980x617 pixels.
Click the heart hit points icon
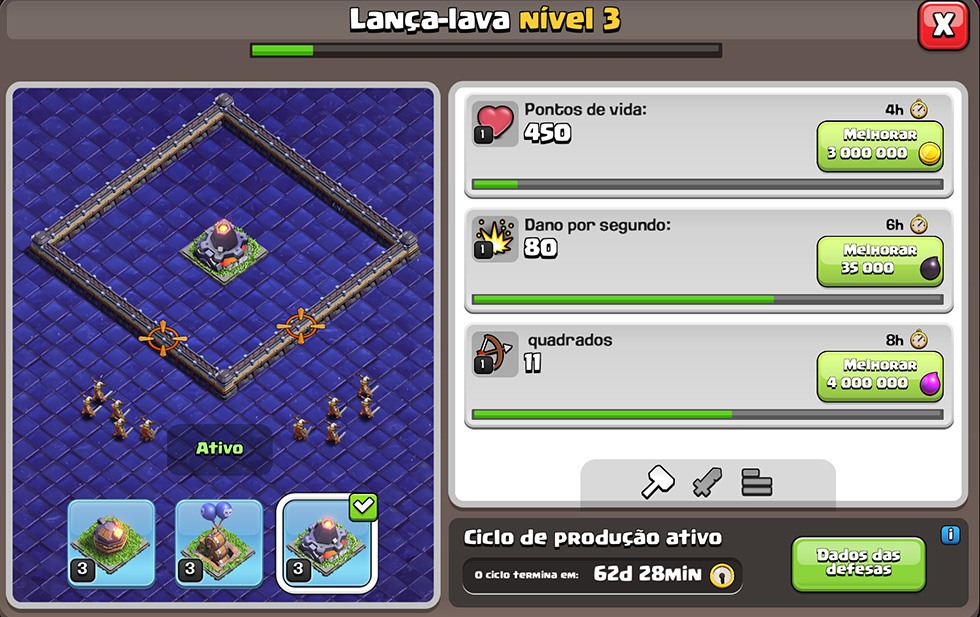point(494,123)
